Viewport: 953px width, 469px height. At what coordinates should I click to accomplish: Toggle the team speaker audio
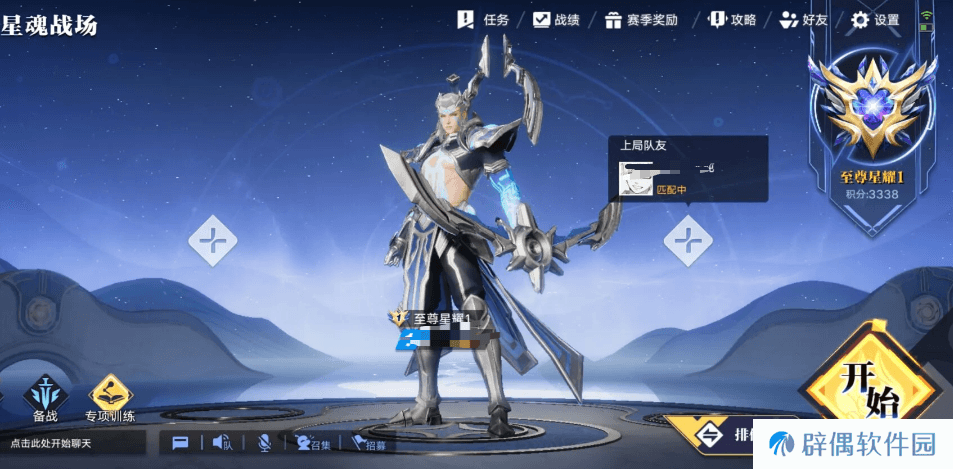pyautogui.click(x=221, y=442)
